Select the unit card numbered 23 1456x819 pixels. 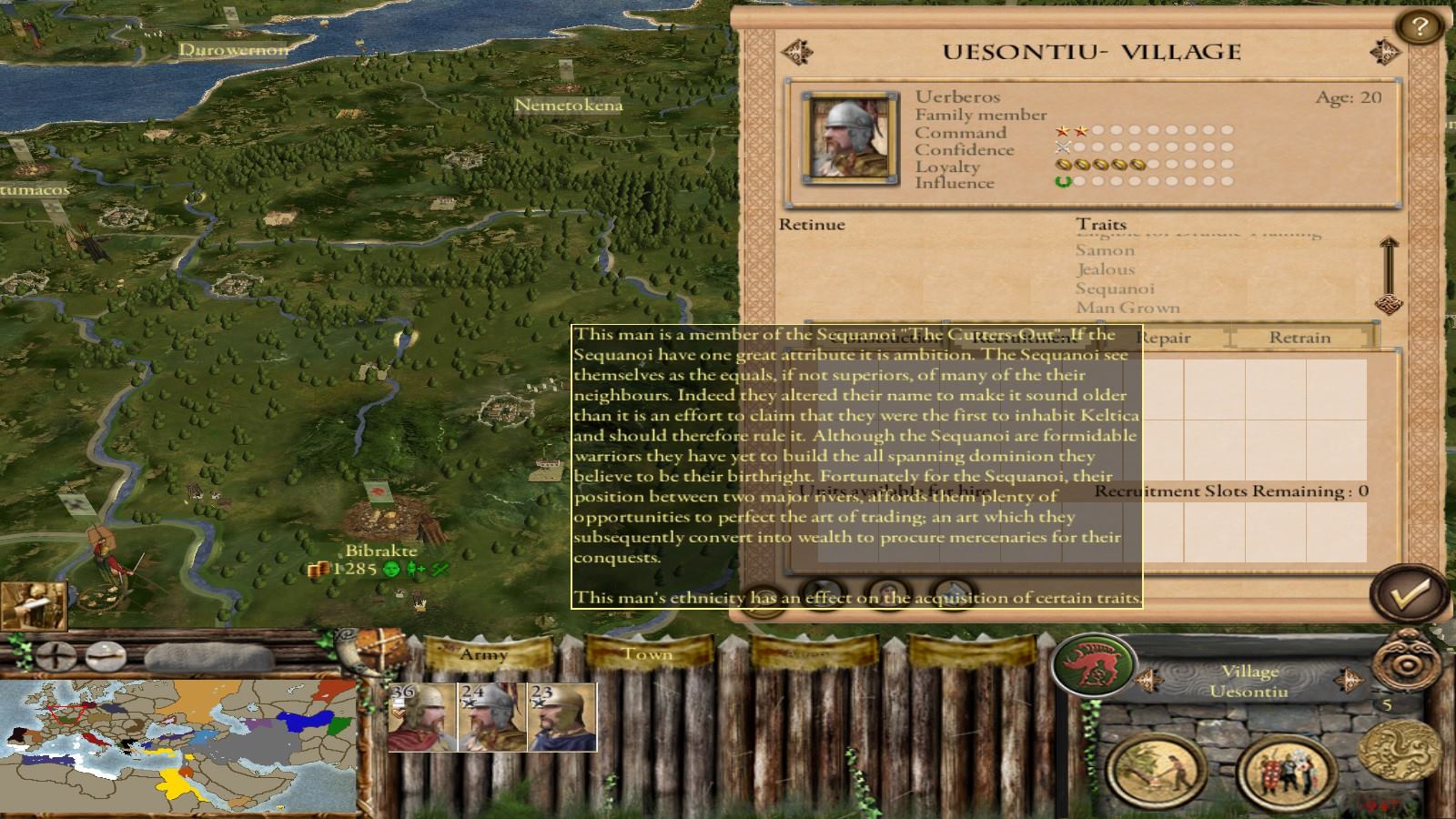point(561,717)
